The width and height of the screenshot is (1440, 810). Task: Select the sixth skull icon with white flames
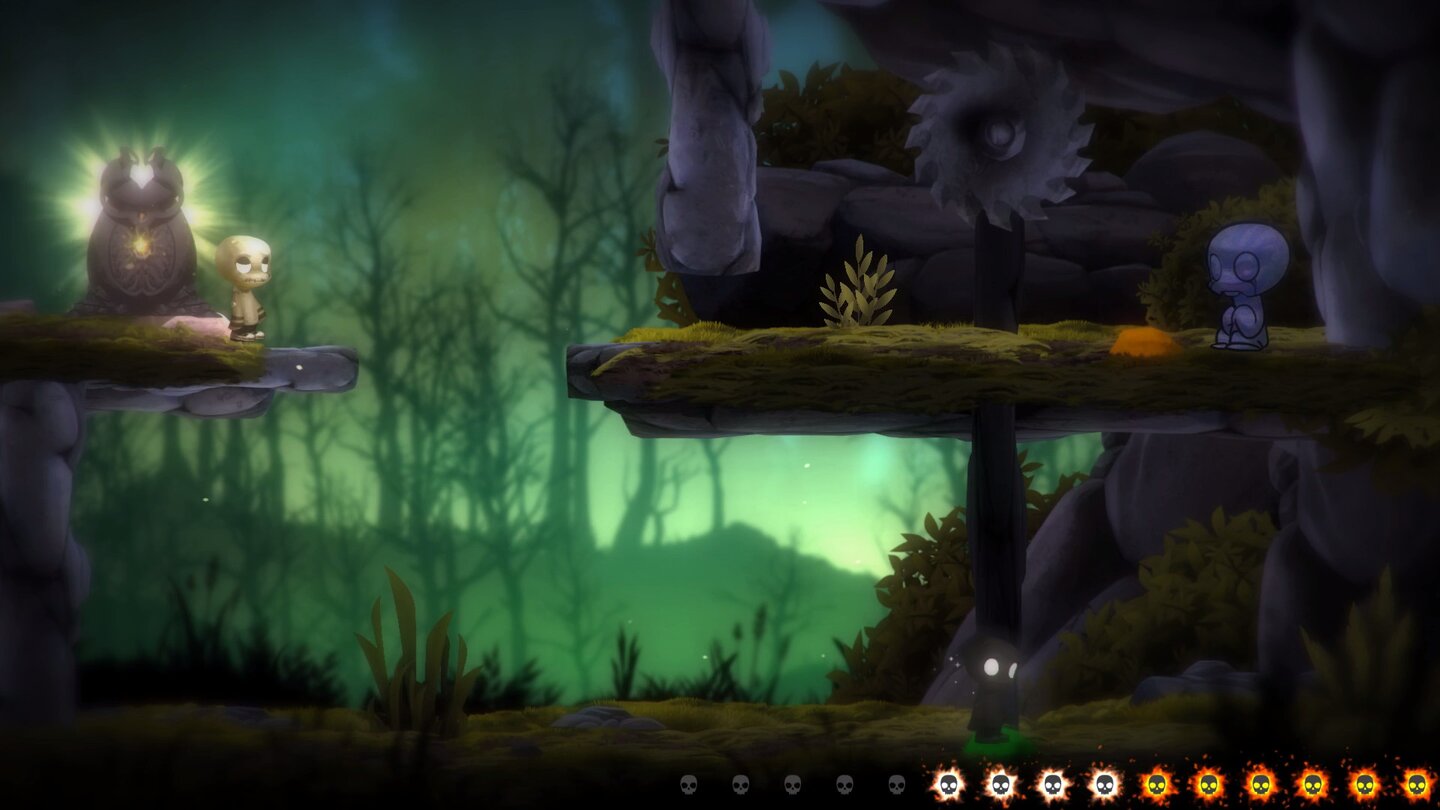(x=949, y=784)
